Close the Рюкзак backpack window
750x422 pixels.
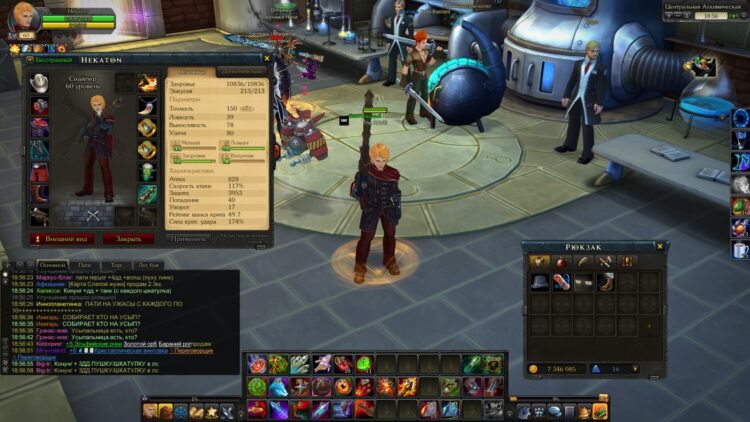tap(659, 246)
